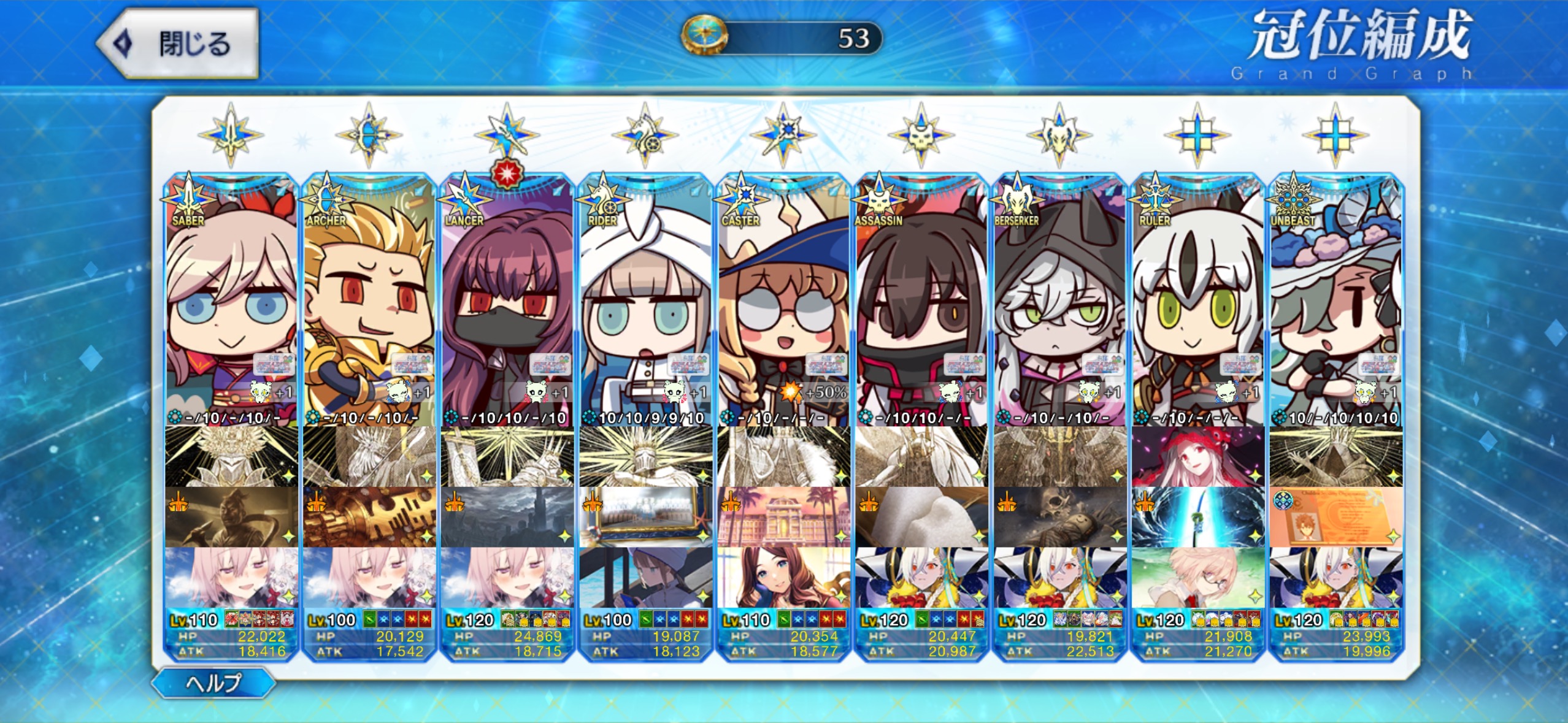Open the help (ヘルプ) panel

[213, 683]
